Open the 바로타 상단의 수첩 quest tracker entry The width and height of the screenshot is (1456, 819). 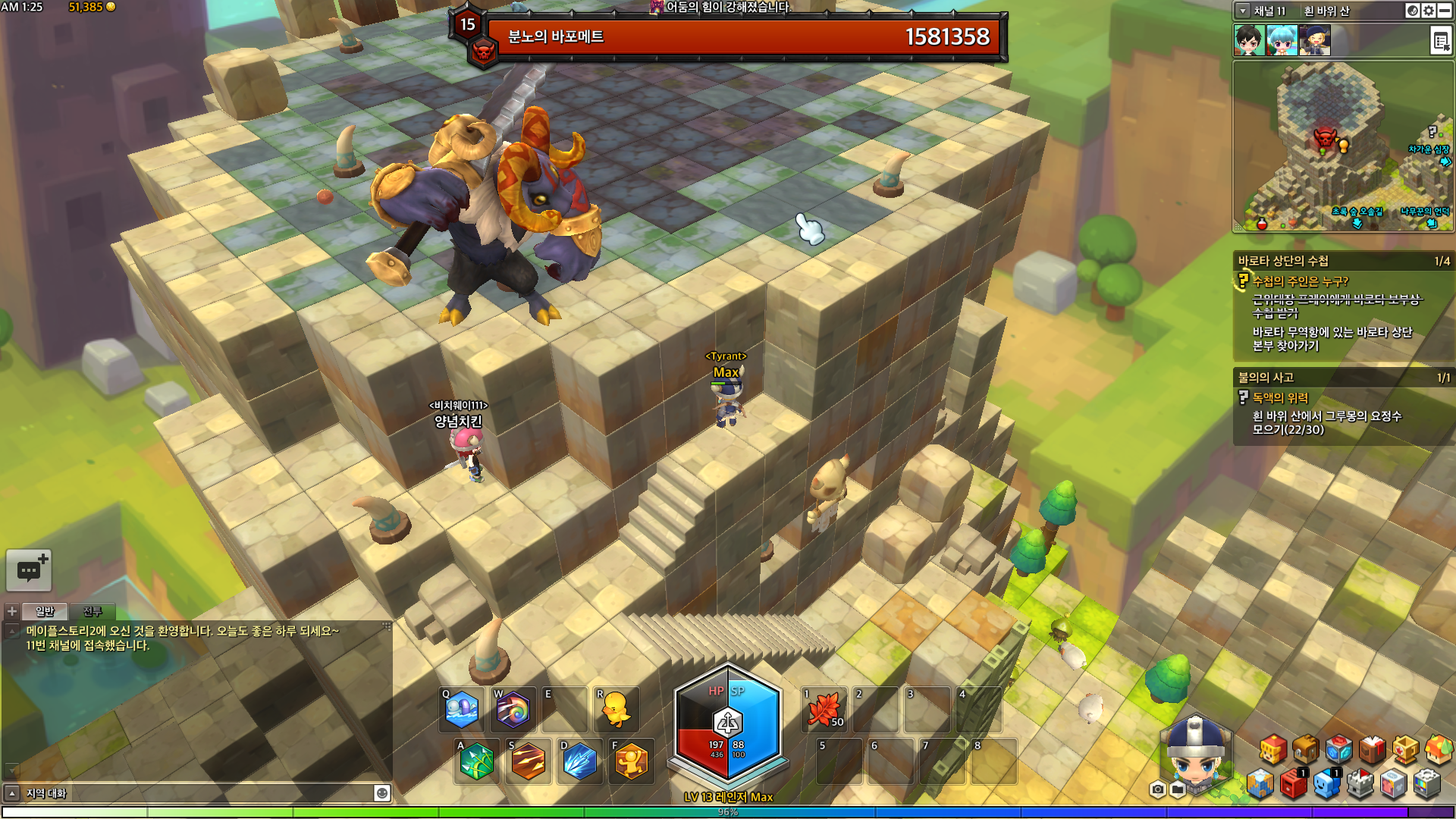[1283, 261]
